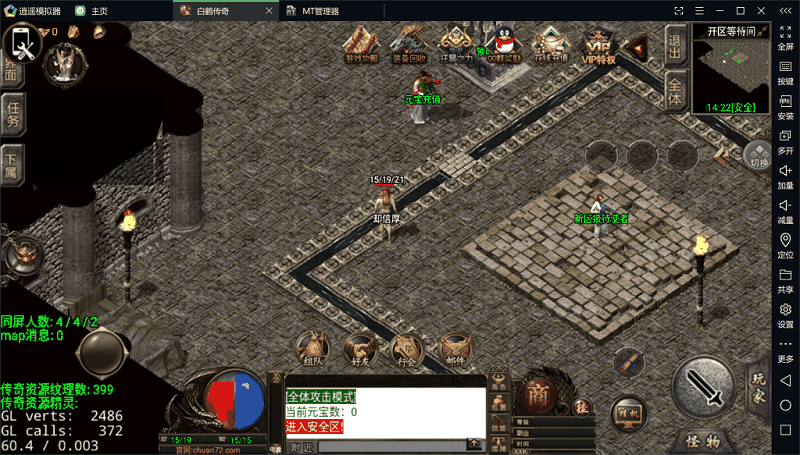The image size is (800, 455).
Task: Open the 游戏攻略 game guide icon
Action: coord(363,43)
